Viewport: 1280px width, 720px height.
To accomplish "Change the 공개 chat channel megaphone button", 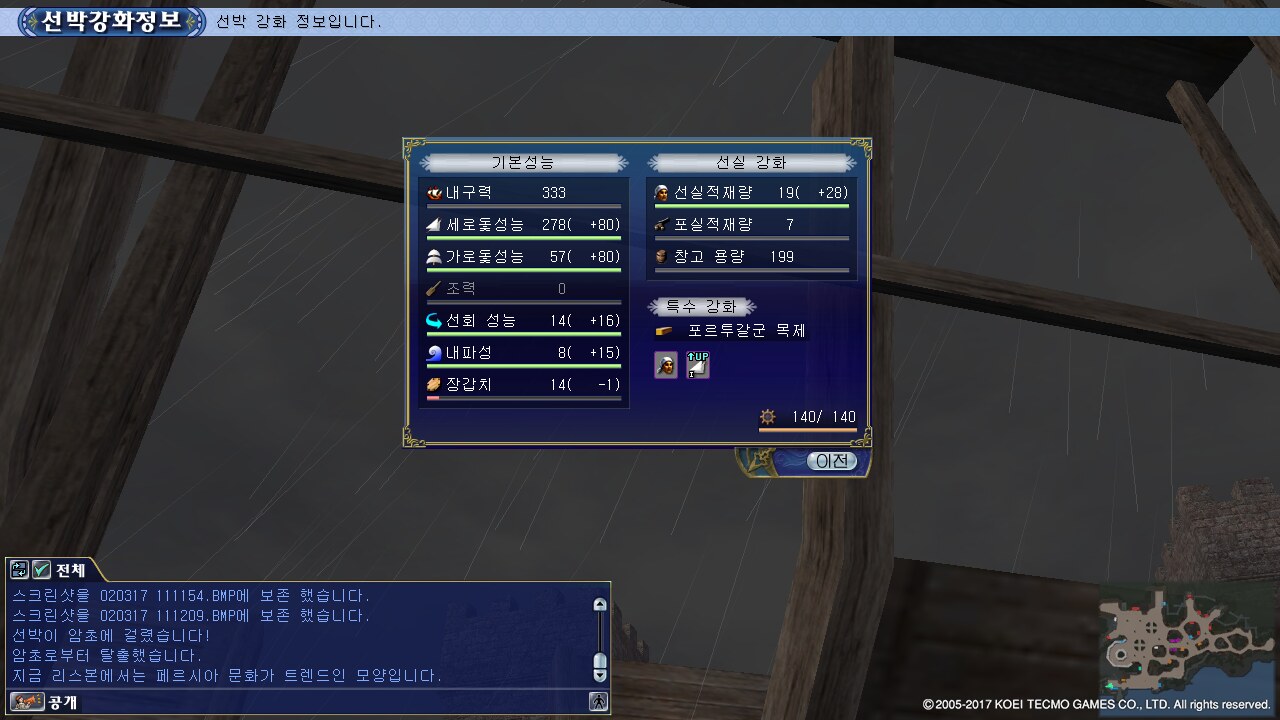I will pyautogui.click(x=27, y=702).
